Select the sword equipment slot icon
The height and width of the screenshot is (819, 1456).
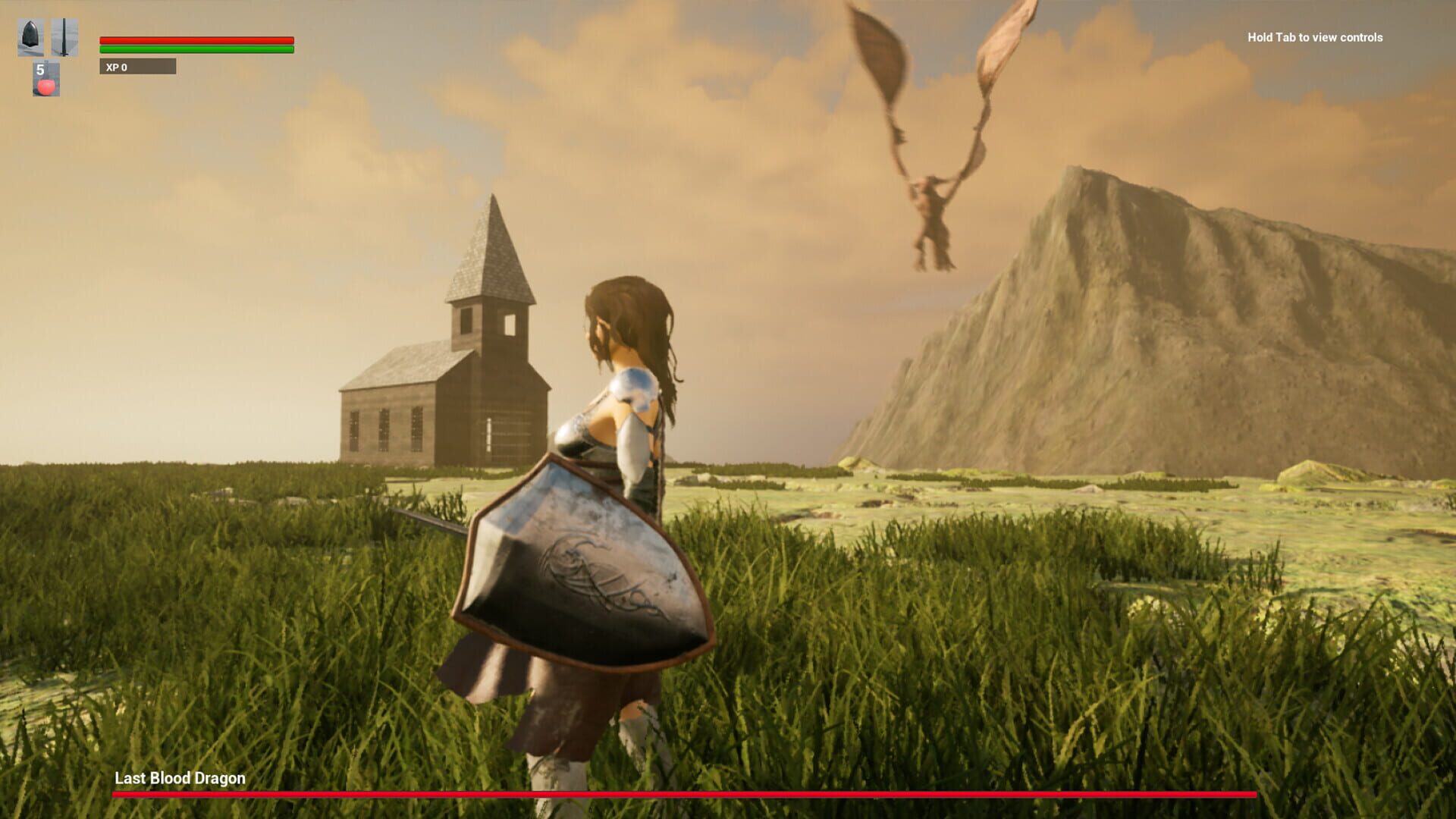coord(63,36)
